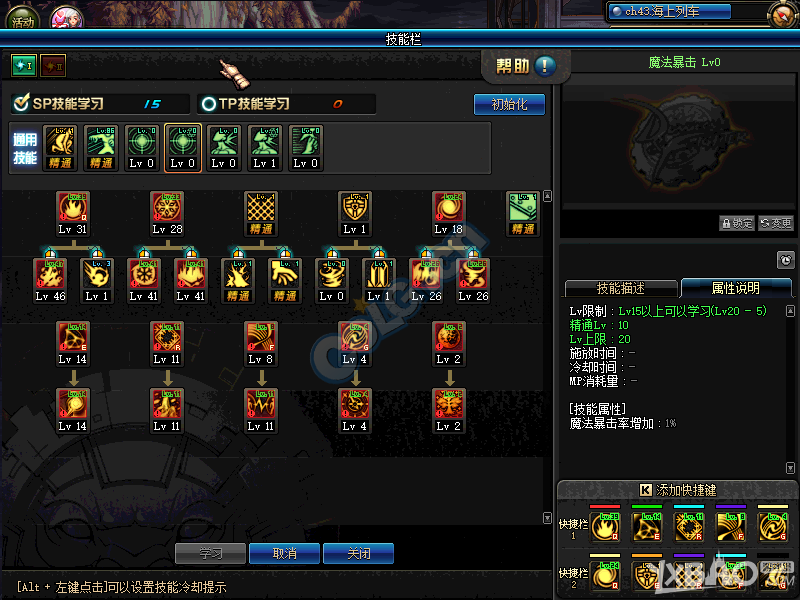This screenshot has height=600, width=800.
Task: Click the 锁定 lock button
Action: click(x=737, y=223)
